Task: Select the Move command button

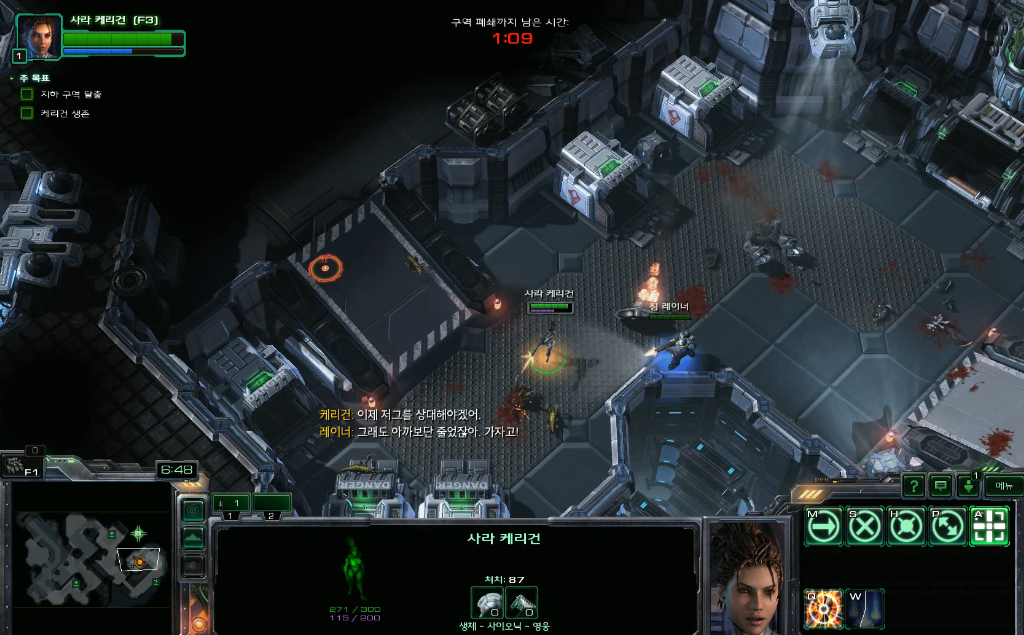Action: (823, 526)
